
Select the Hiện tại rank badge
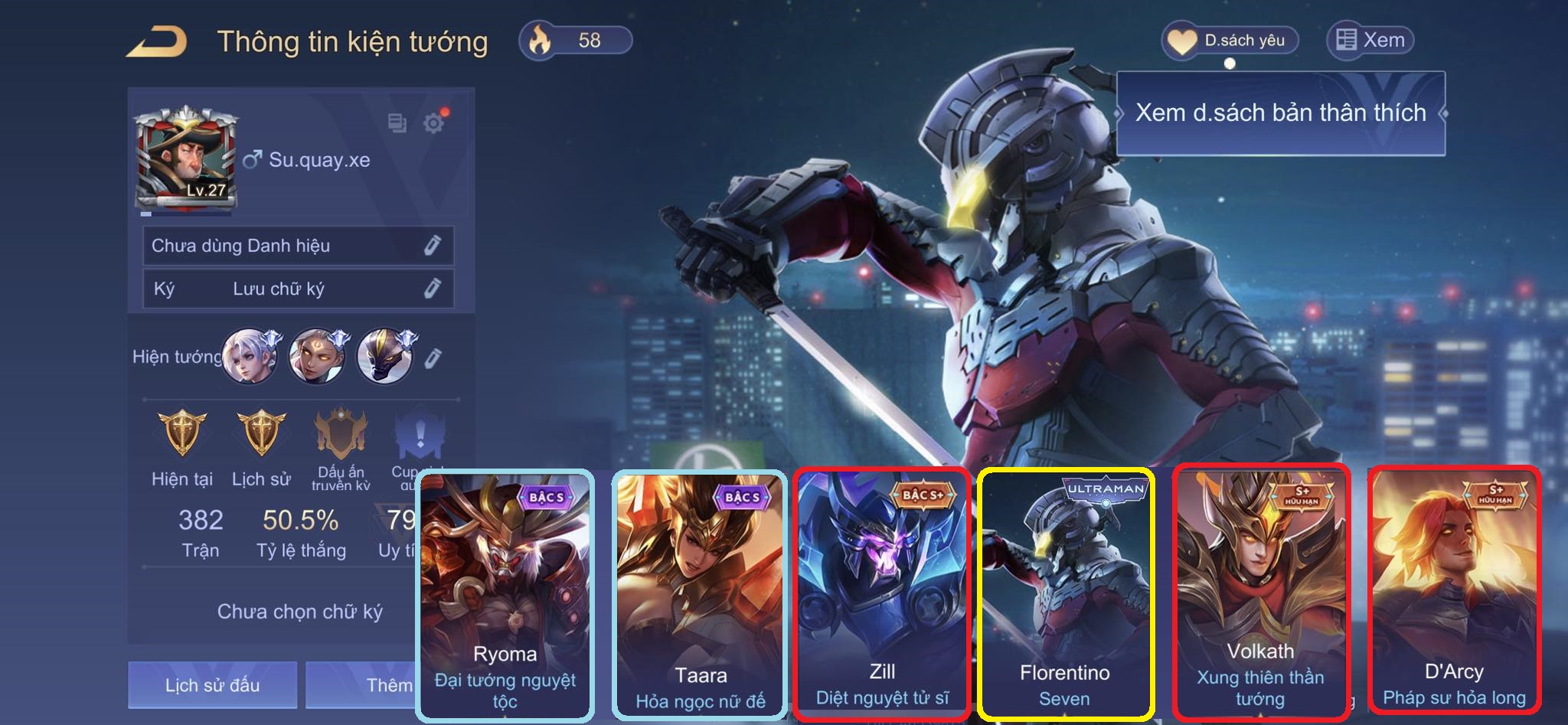coord(182,434)
